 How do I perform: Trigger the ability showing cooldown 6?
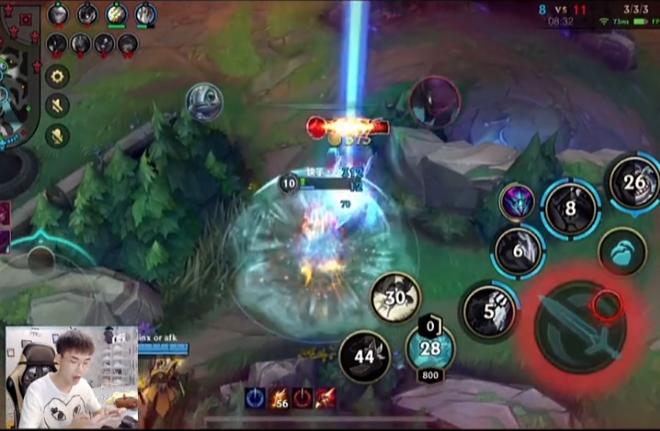pyautogui.click(x=519, y=250)
